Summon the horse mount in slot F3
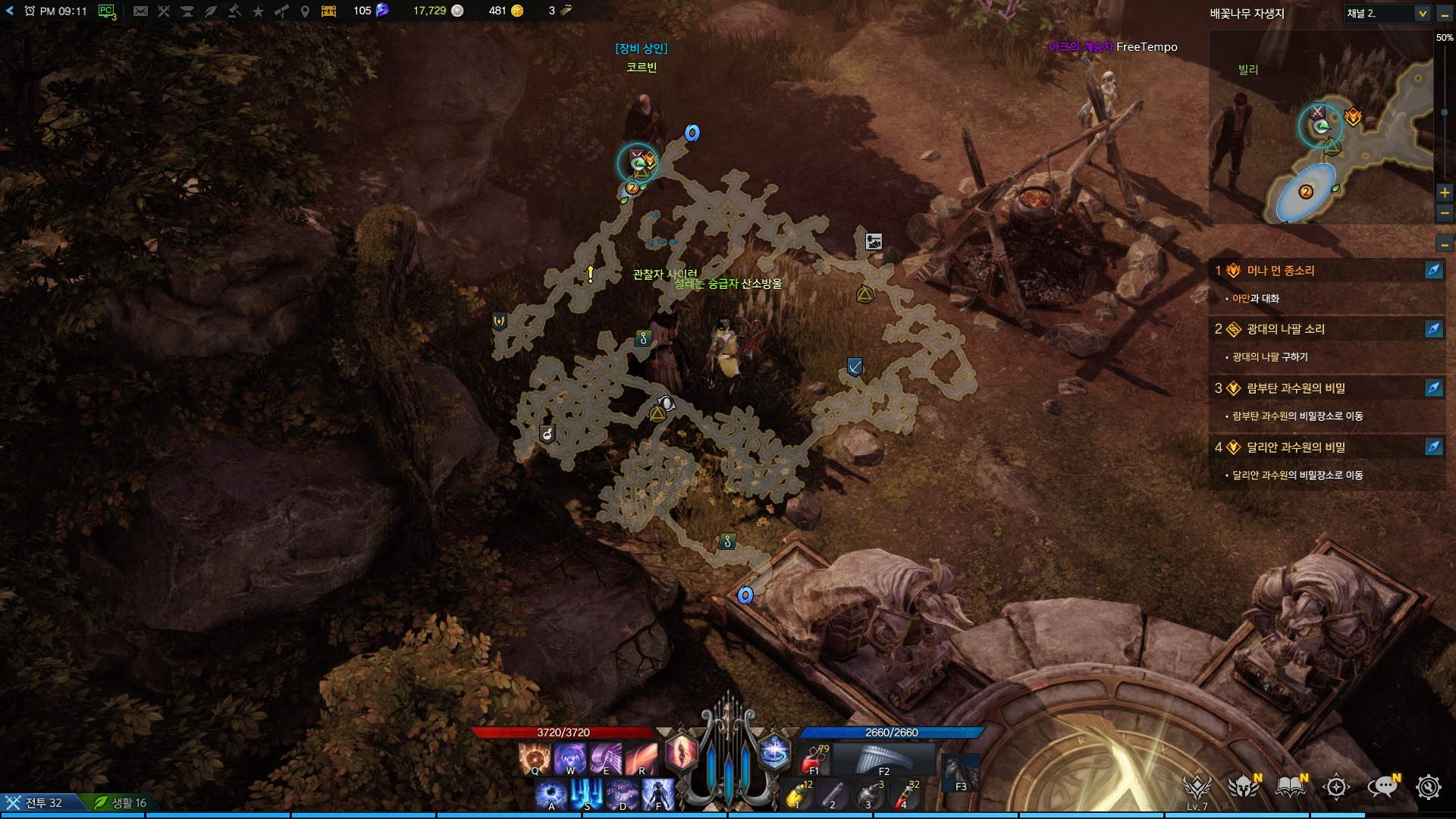The width and height of the screenshot is (1456, 819). coord(960,772)
